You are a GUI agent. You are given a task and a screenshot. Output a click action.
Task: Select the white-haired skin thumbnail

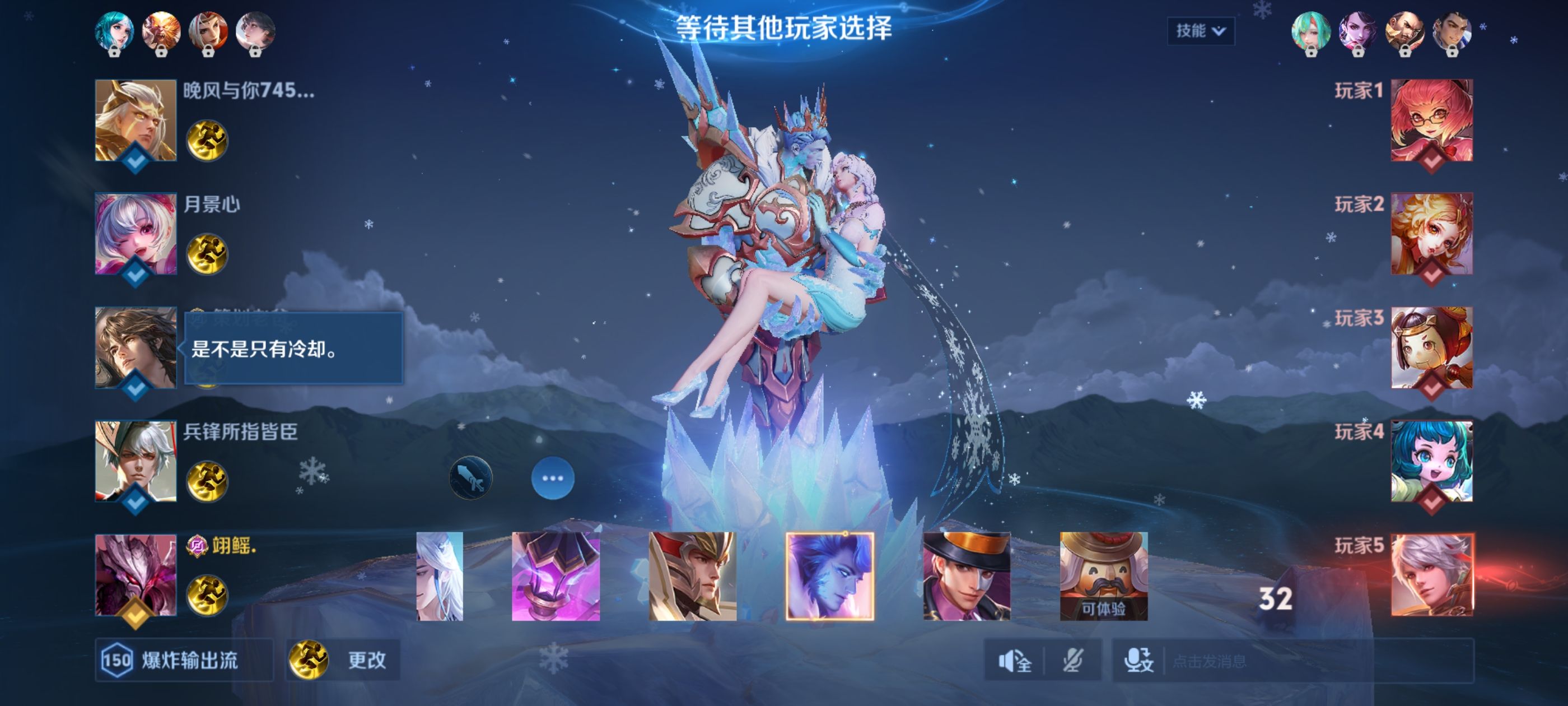(x=440, y=576)
